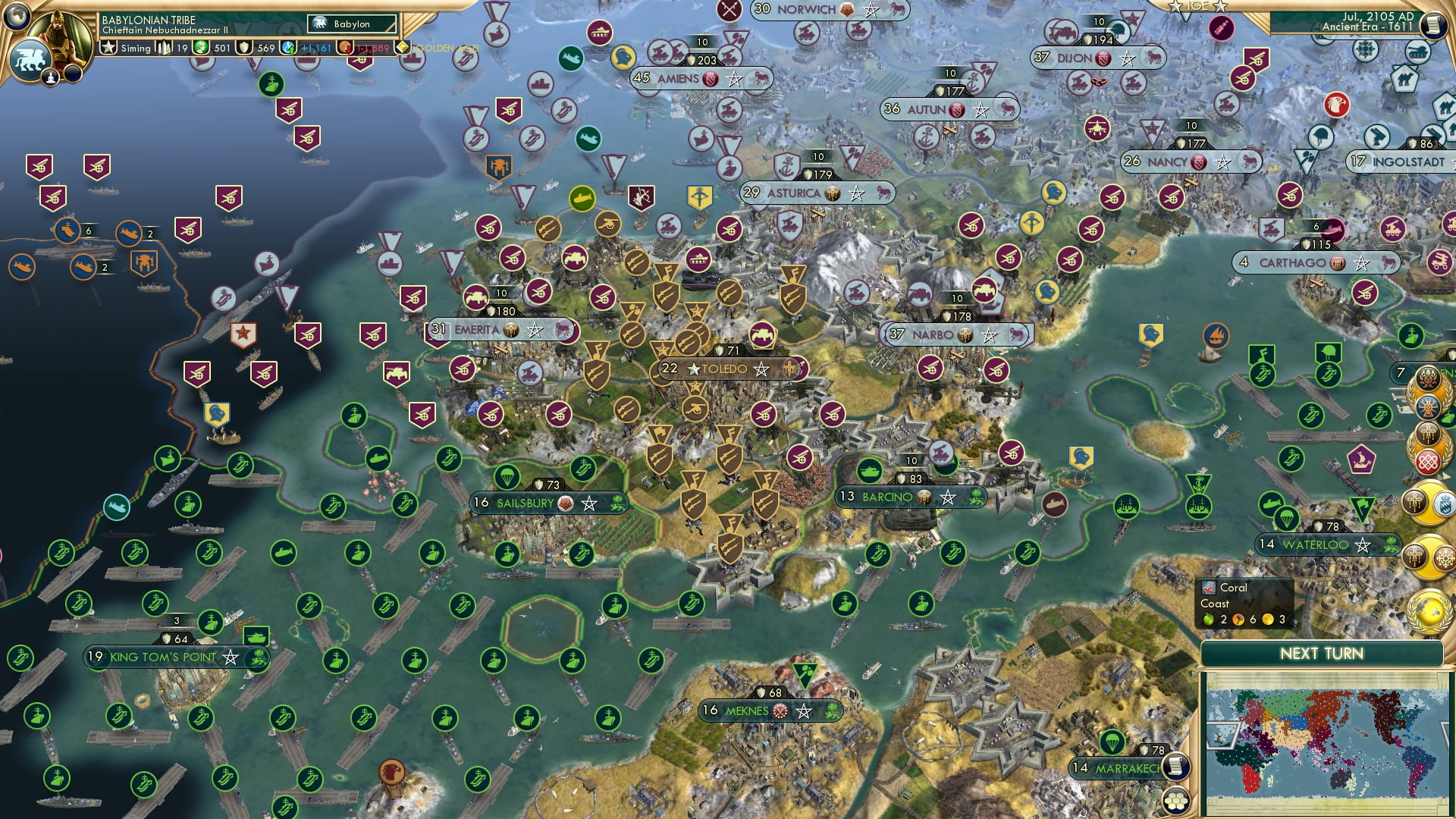Open the notification scroll icon at top right
The image size is (1456, 819).
click(1434, 24)
